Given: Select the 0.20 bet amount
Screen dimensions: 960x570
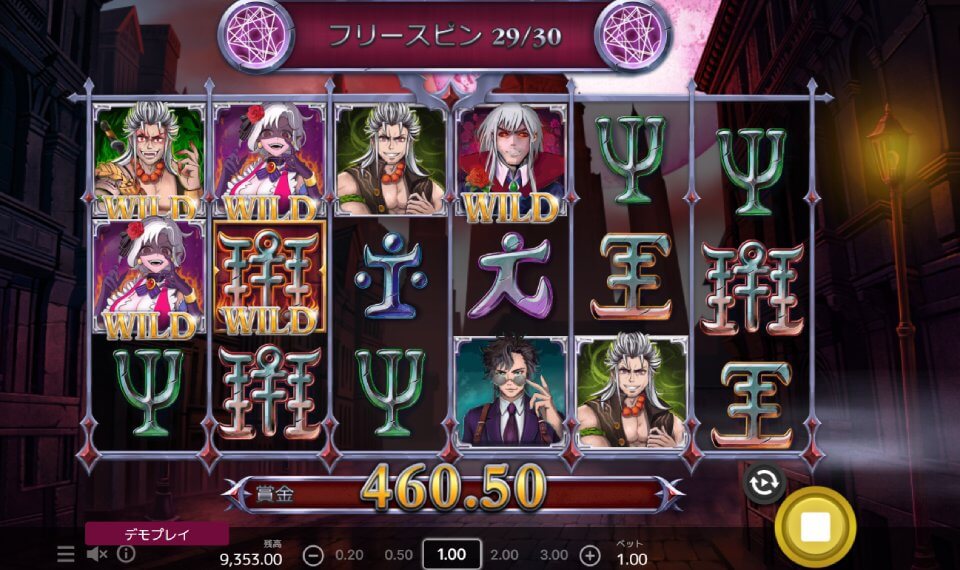Looking at the screenshot, I should (349, 555).
